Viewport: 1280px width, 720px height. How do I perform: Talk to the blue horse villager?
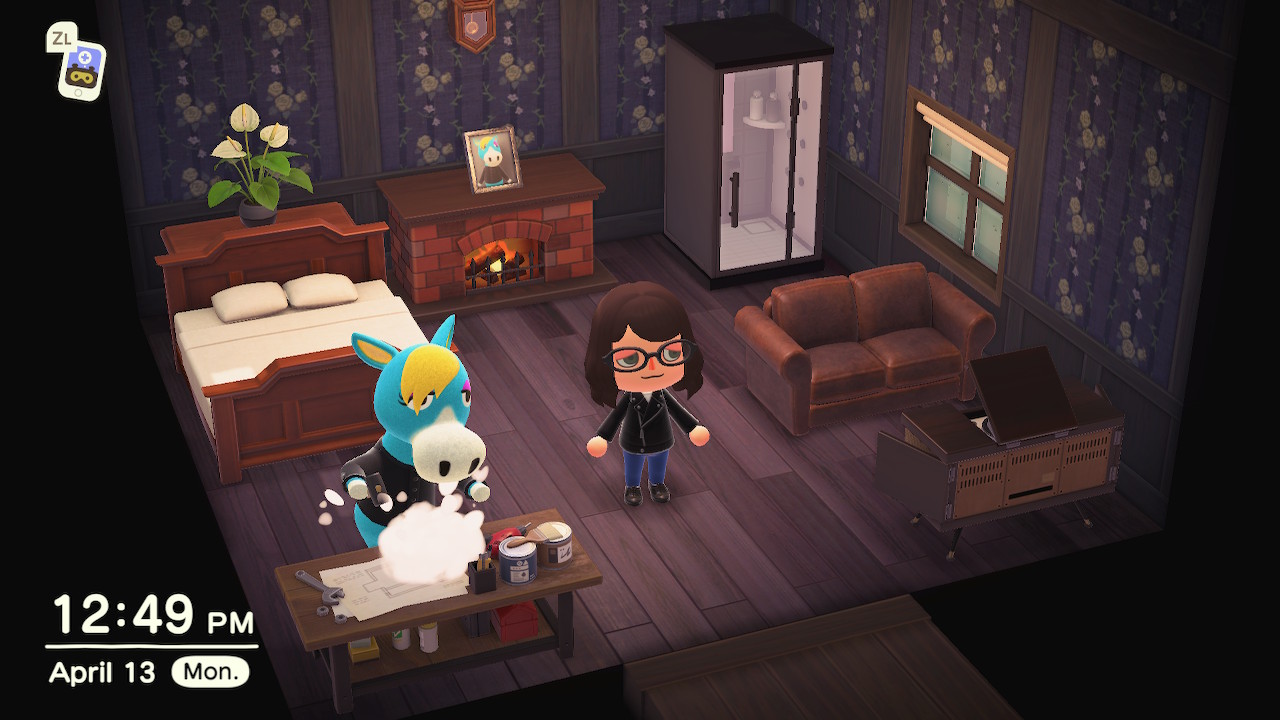[420, 410]
